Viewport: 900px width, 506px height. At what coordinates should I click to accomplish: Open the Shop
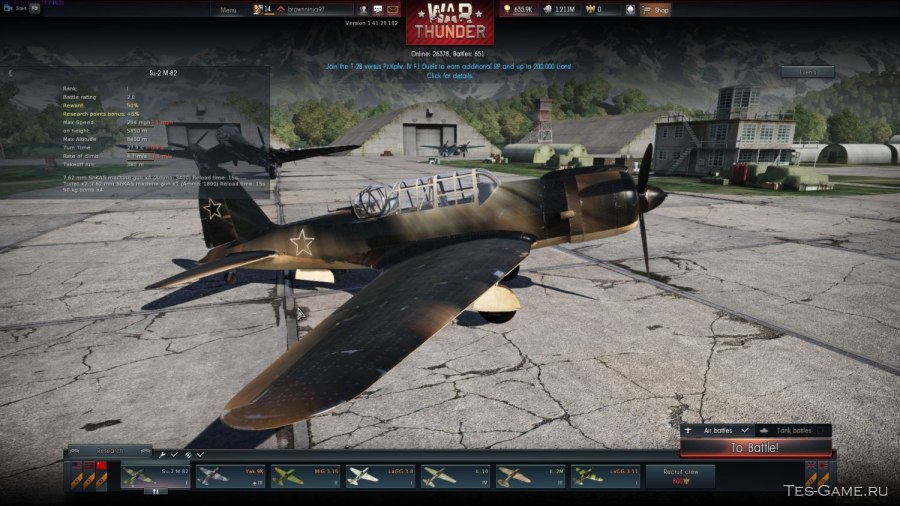click(x=656, y=10)
